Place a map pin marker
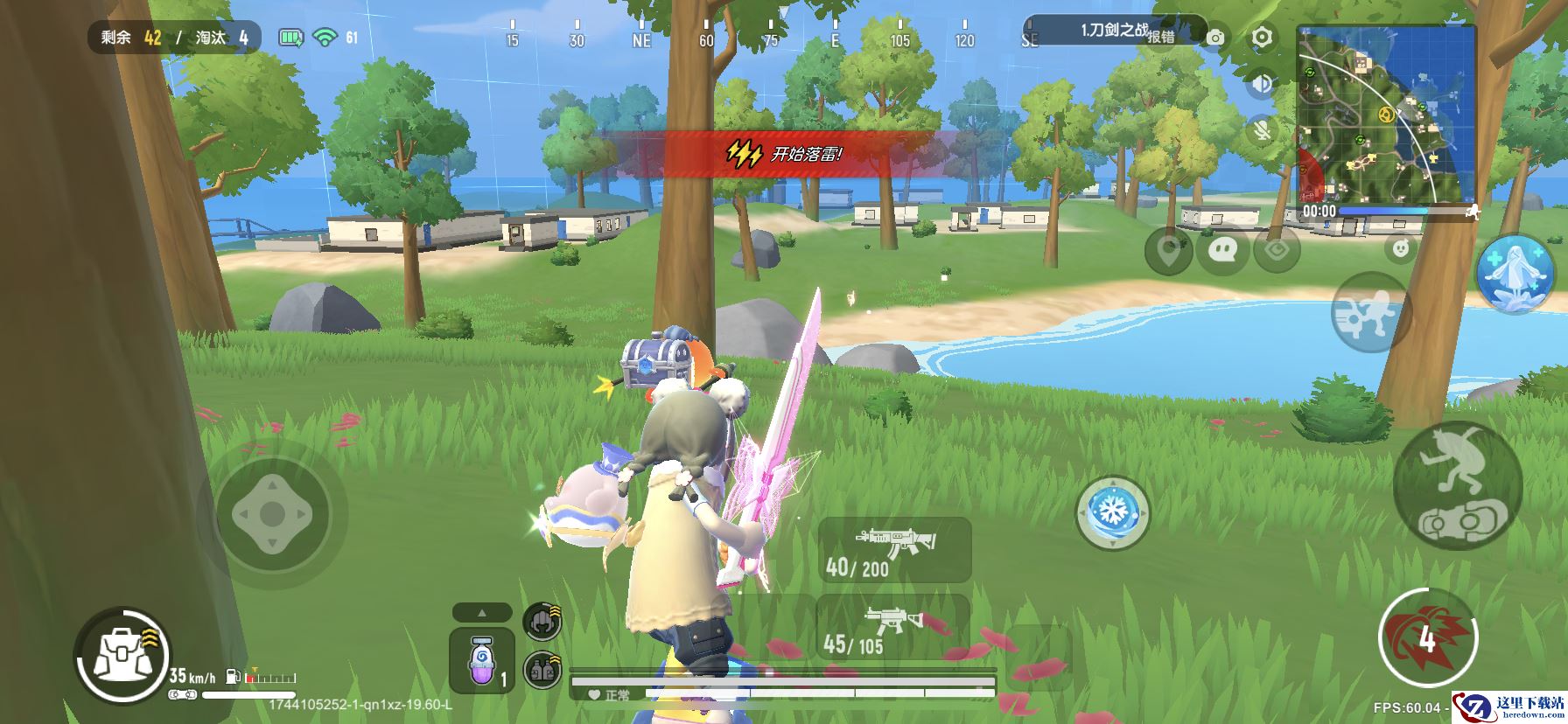This screenshot has width=1568, height=724. point(1169,251)
